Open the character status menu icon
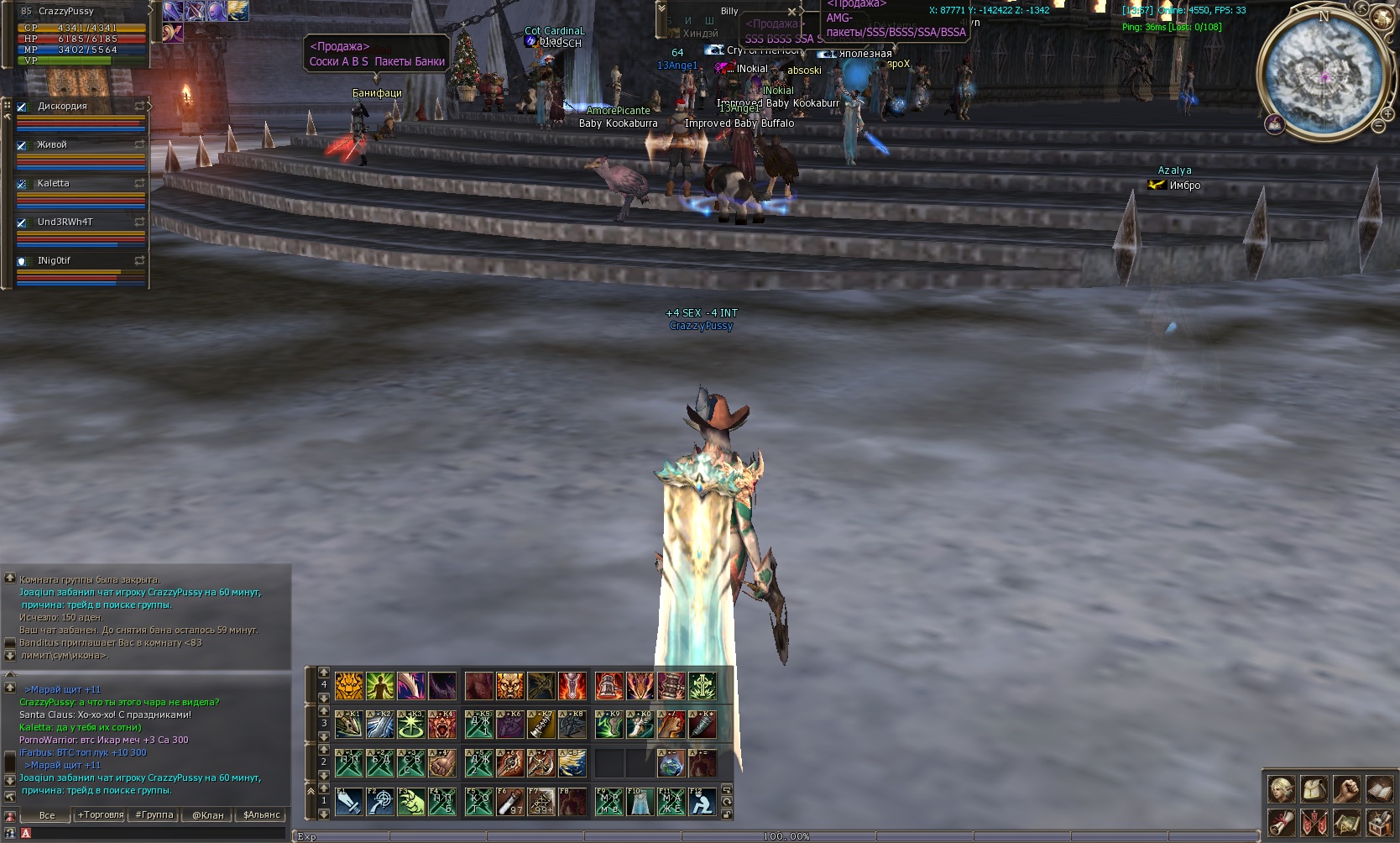The image size is (1400, 843). (x=1282, y=789)
